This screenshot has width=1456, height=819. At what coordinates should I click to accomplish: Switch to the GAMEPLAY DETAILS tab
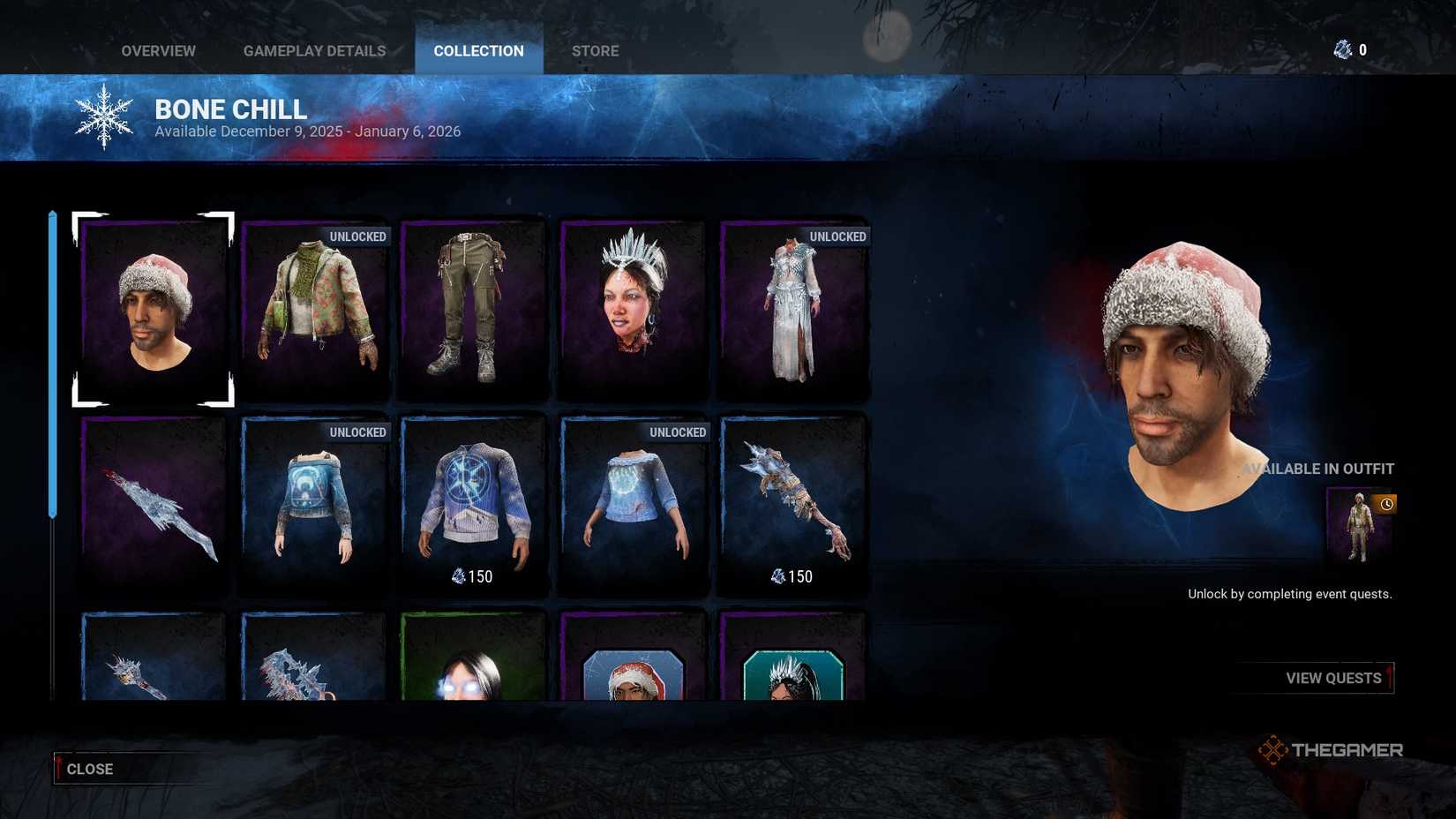tap(314, 50)
